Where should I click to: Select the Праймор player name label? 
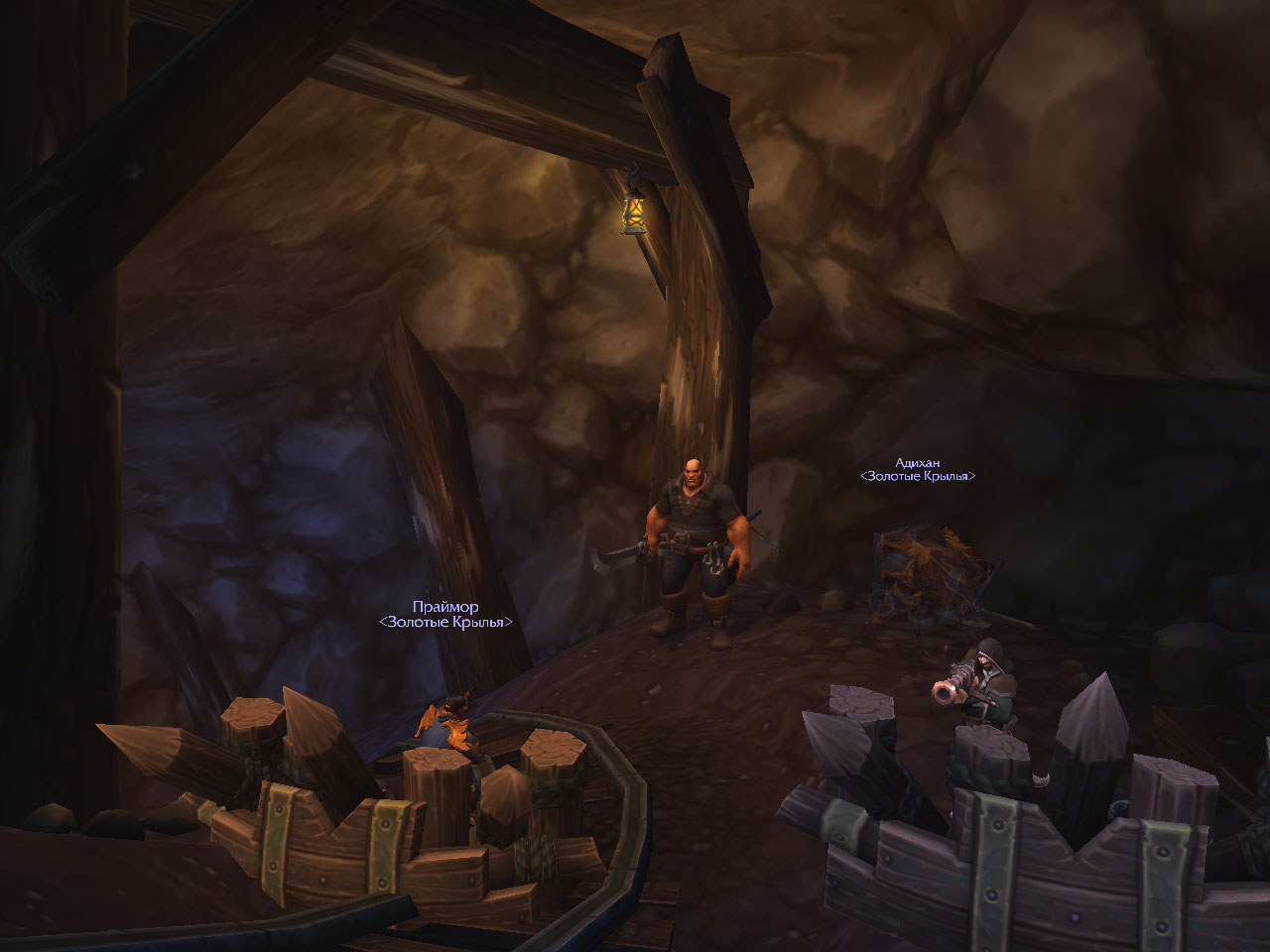tap(445, 607)
